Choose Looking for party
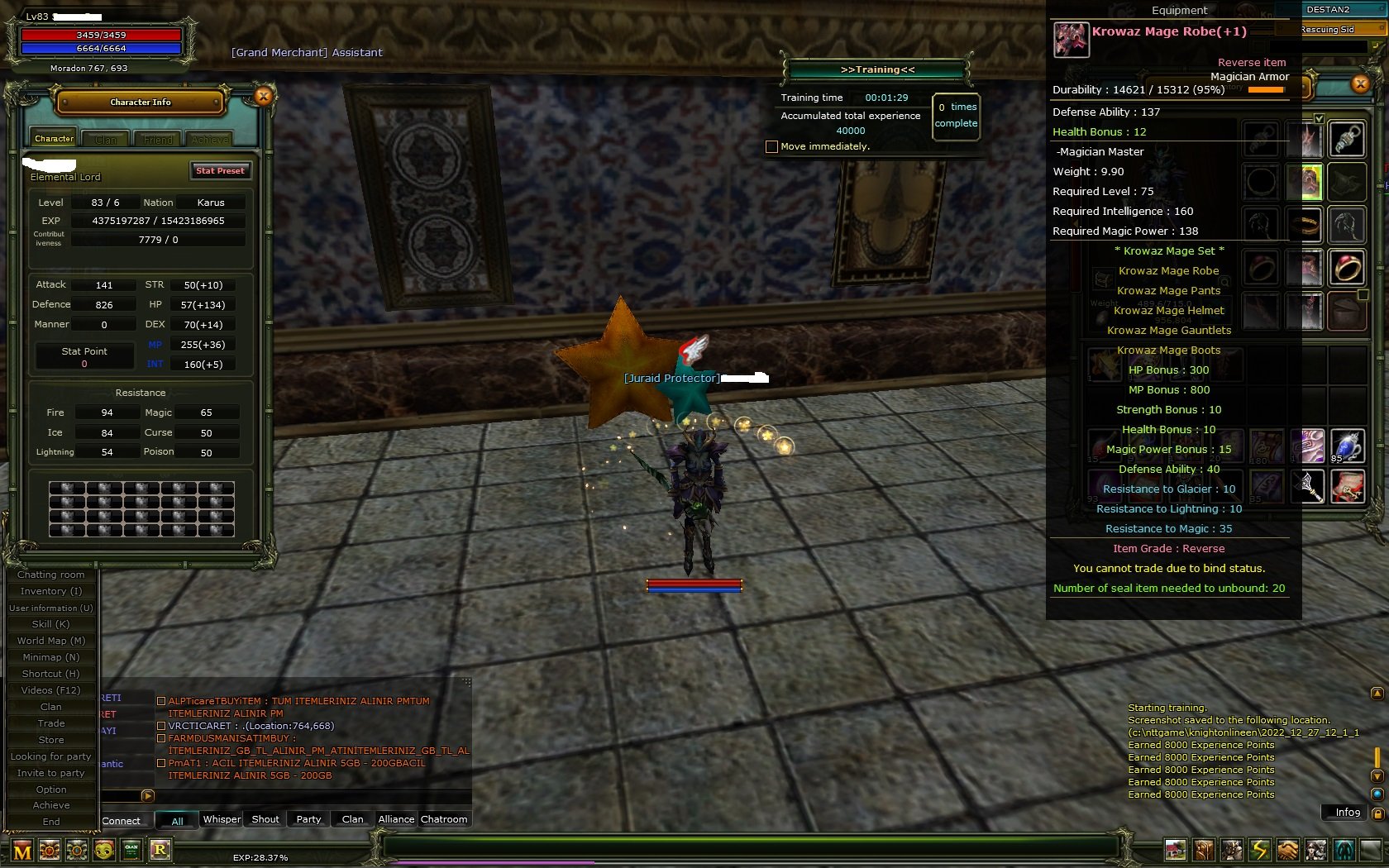Screen dimensions: 1389x868 (51, 756)
